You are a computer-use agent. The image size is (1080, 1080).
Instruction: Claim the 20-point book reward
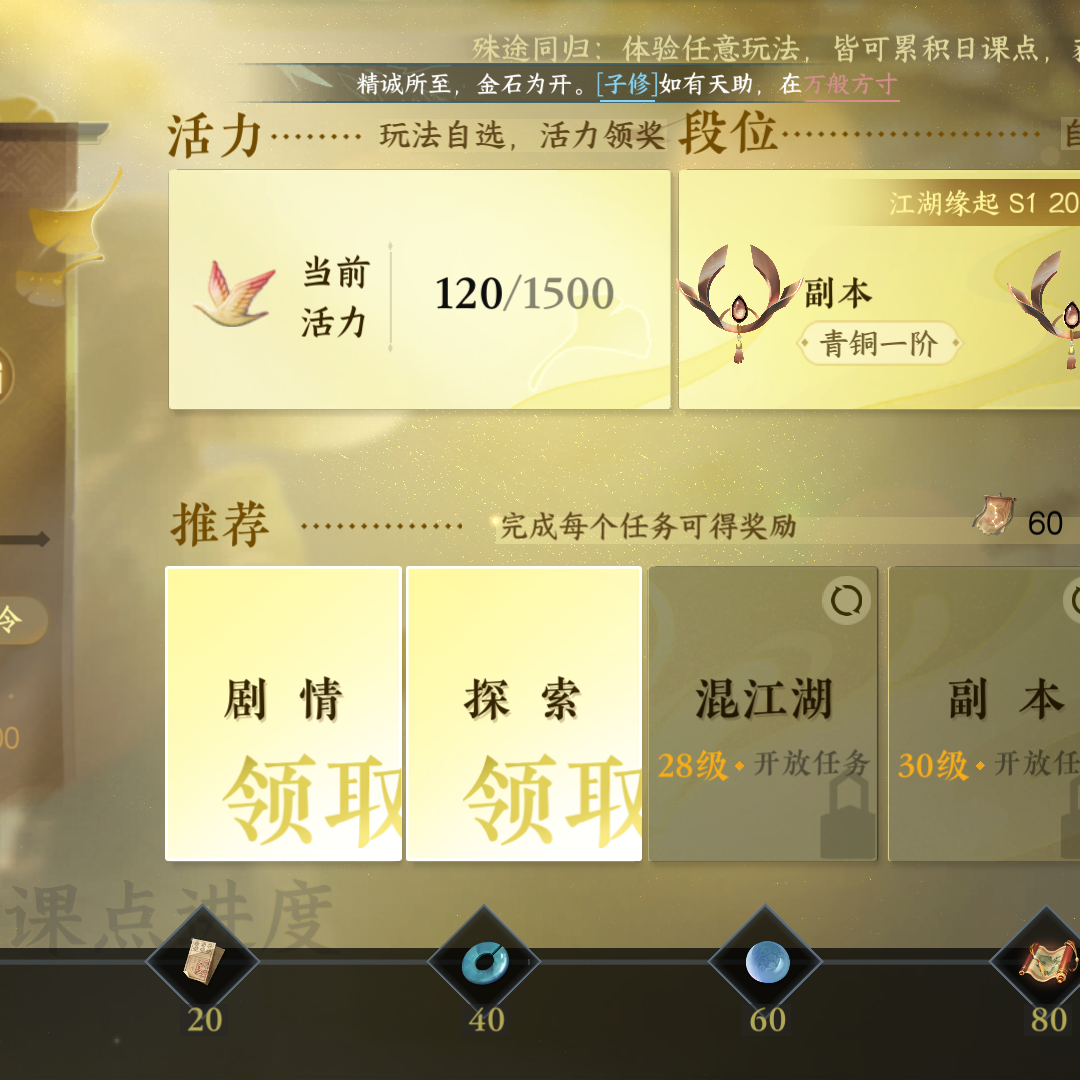203,962
